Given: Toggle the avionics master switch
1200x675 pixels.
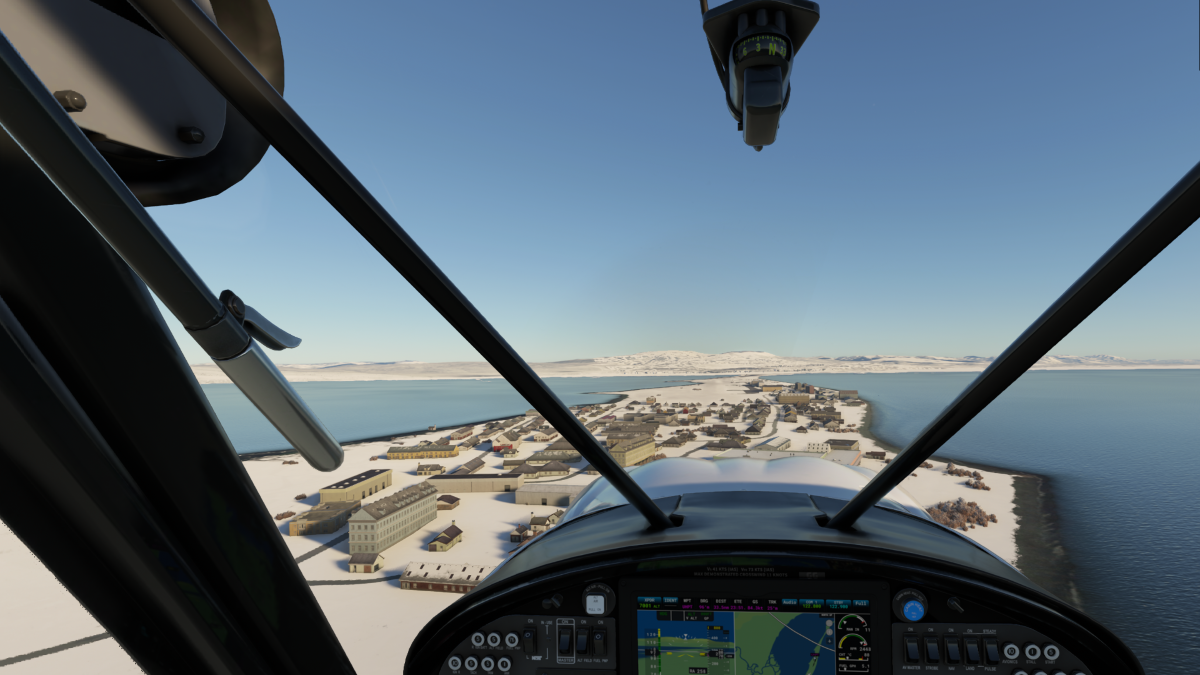Looking at the screenshot, I should click(x=912, y=650).
